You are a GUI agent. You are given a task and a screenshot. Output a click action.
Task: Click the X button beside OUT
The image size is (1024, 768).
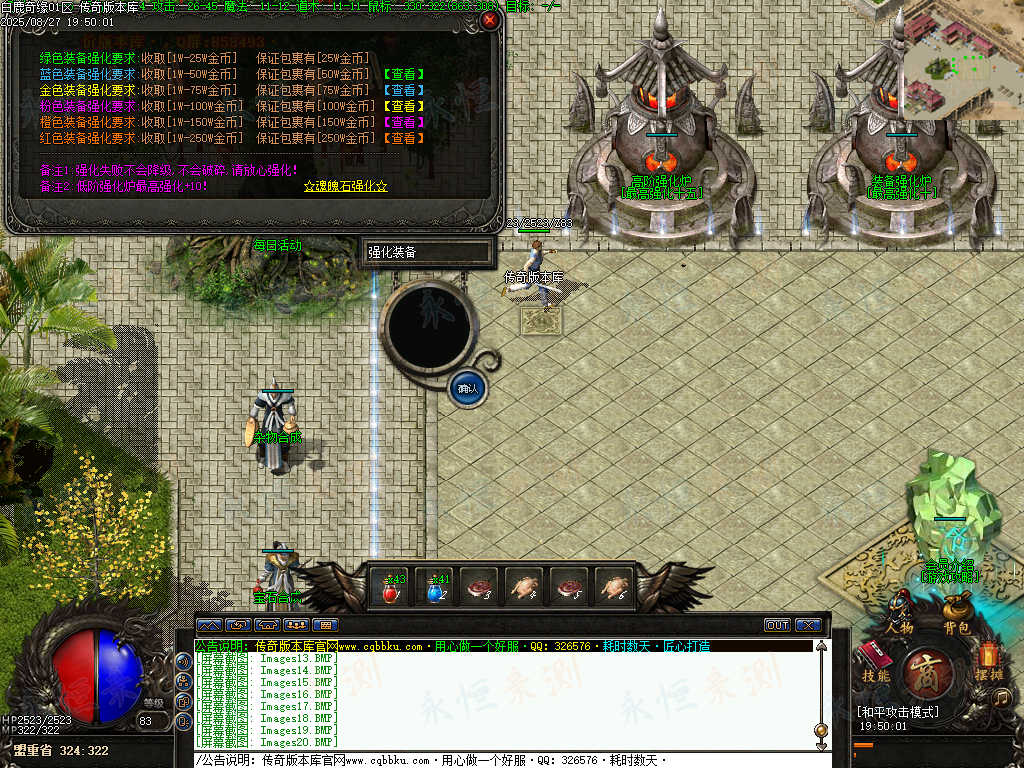(807, 625)
